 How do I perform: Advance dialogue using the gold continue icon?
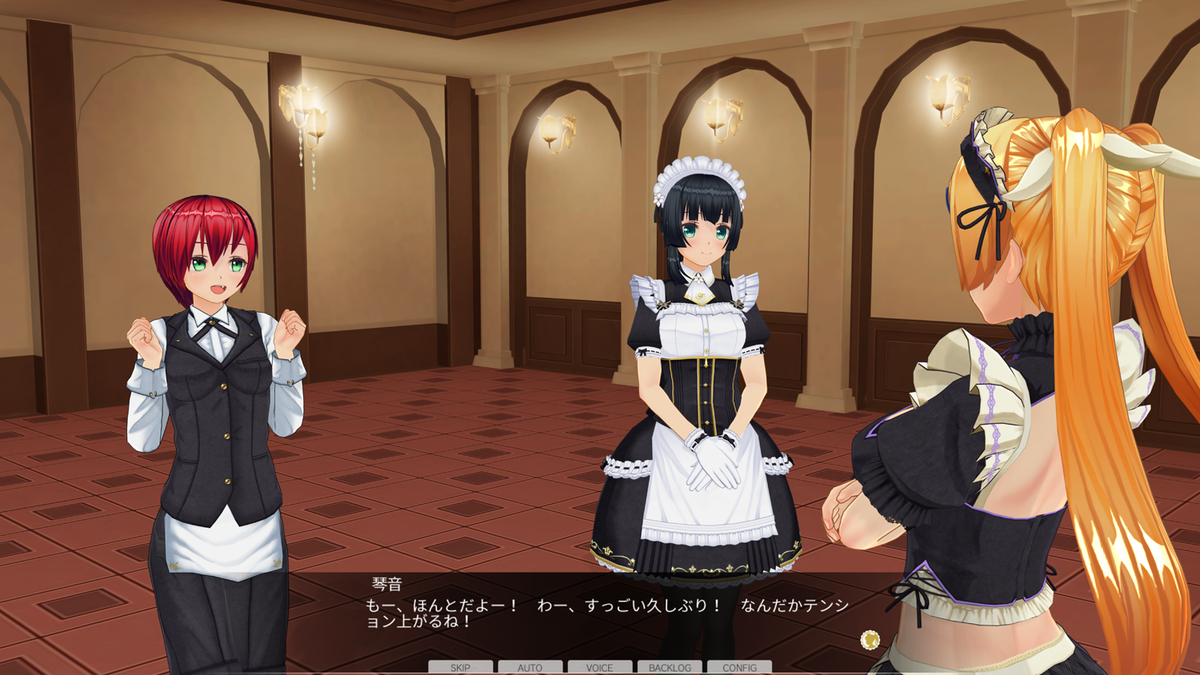pyautogui.click(x=869, y=638)
